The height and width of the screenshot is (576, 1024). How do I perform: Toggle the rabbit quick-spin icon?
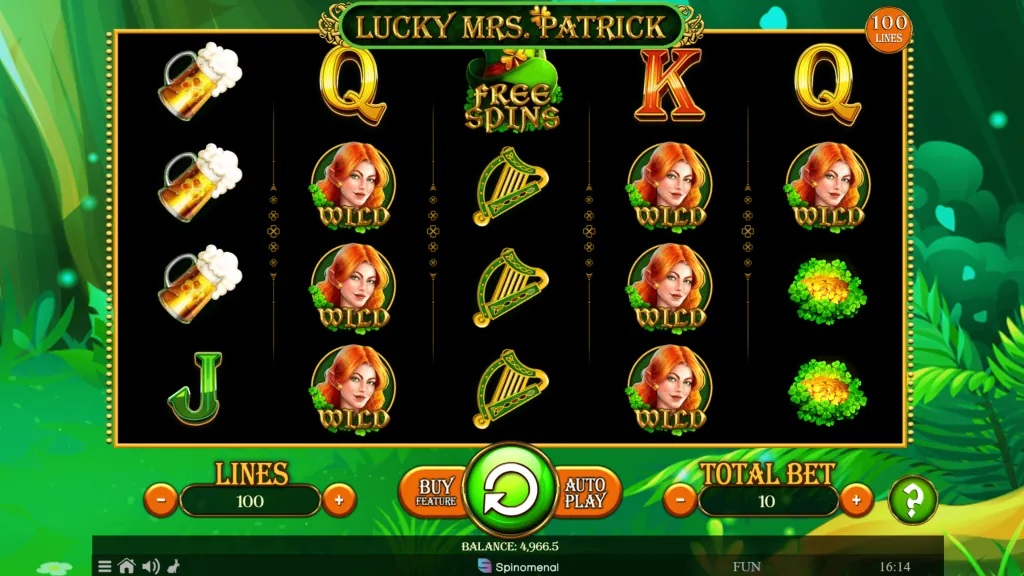pyautogui.click(x=173, y=566)
